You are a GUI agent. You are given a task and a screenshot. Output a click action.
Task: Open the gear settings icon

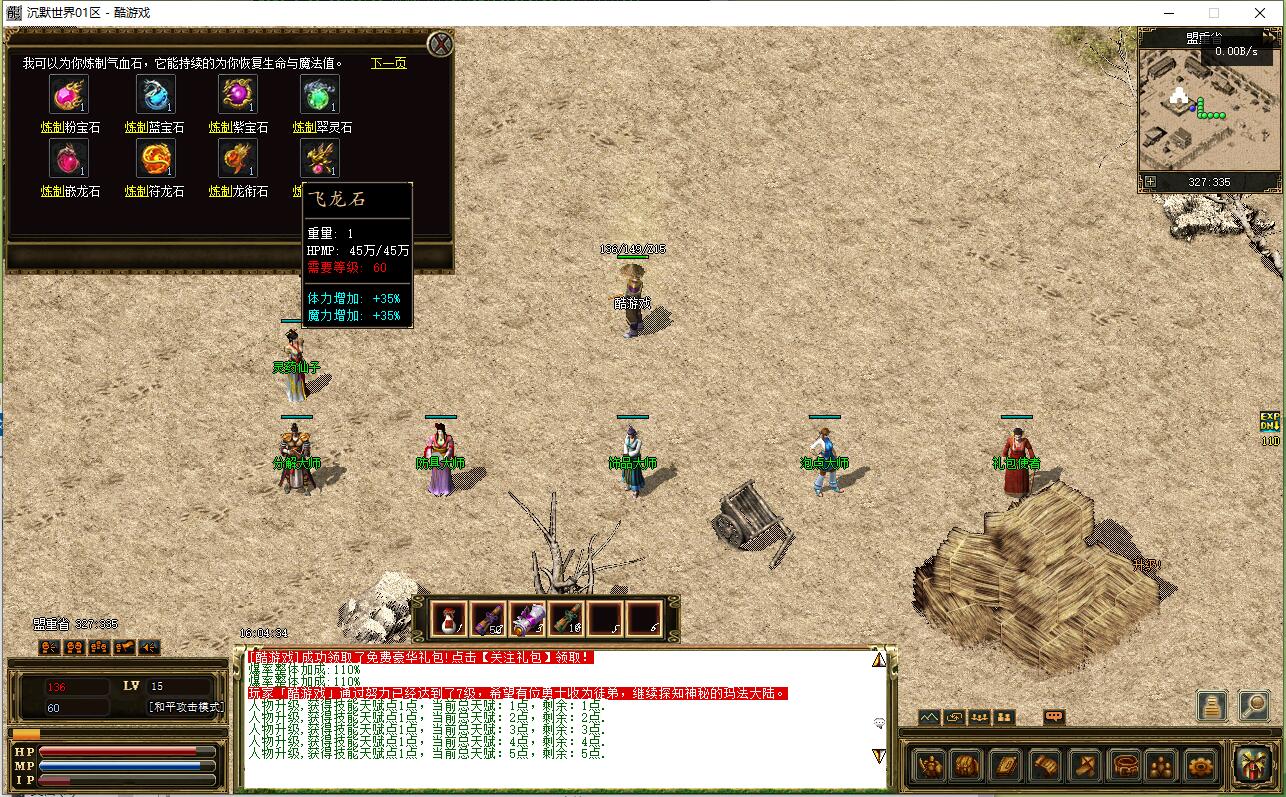pos(1200,766)
